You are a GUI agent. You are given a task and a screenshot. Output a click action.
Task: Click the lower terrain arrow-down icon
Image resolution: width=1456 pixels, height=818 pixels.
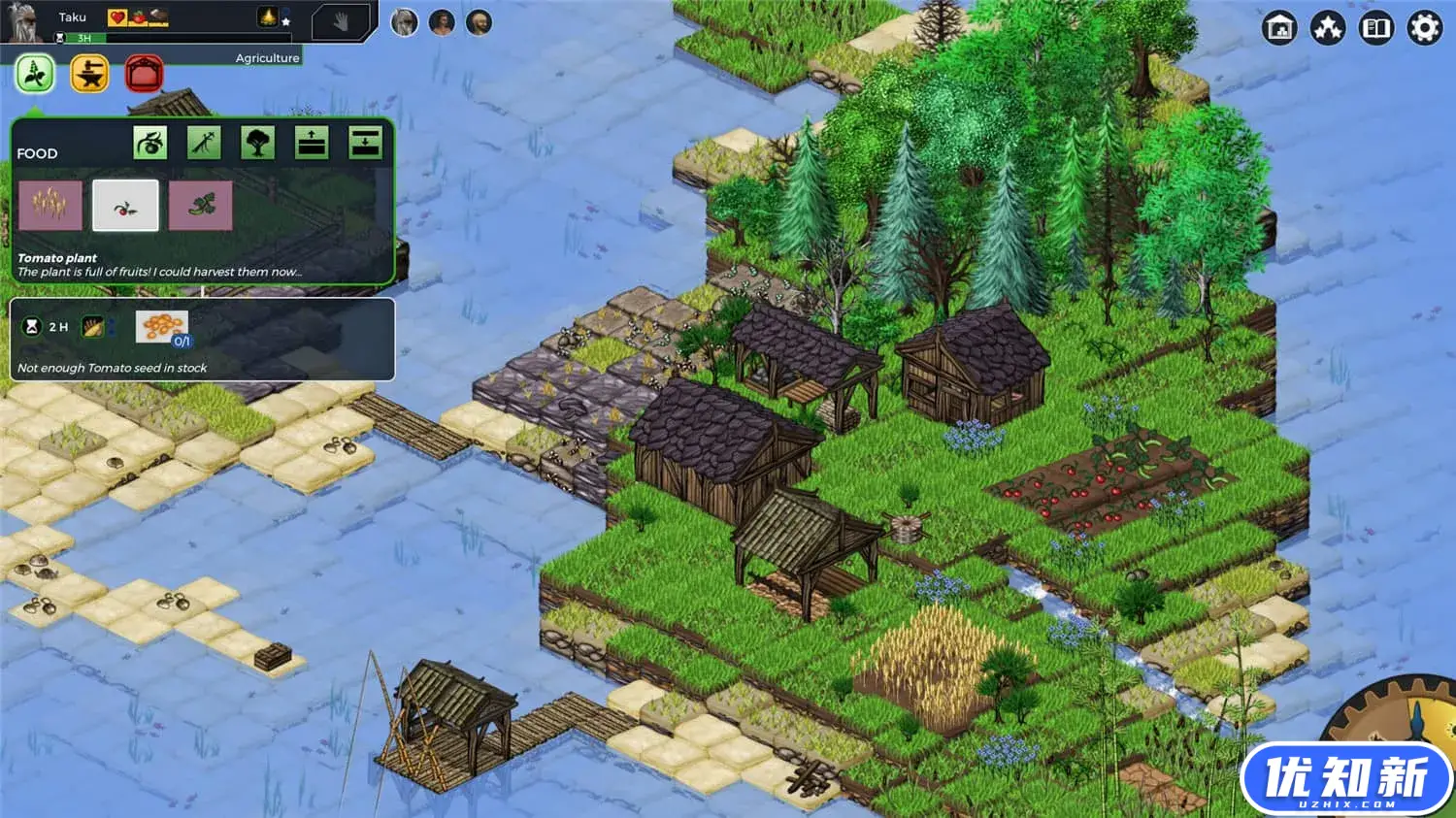365,144
